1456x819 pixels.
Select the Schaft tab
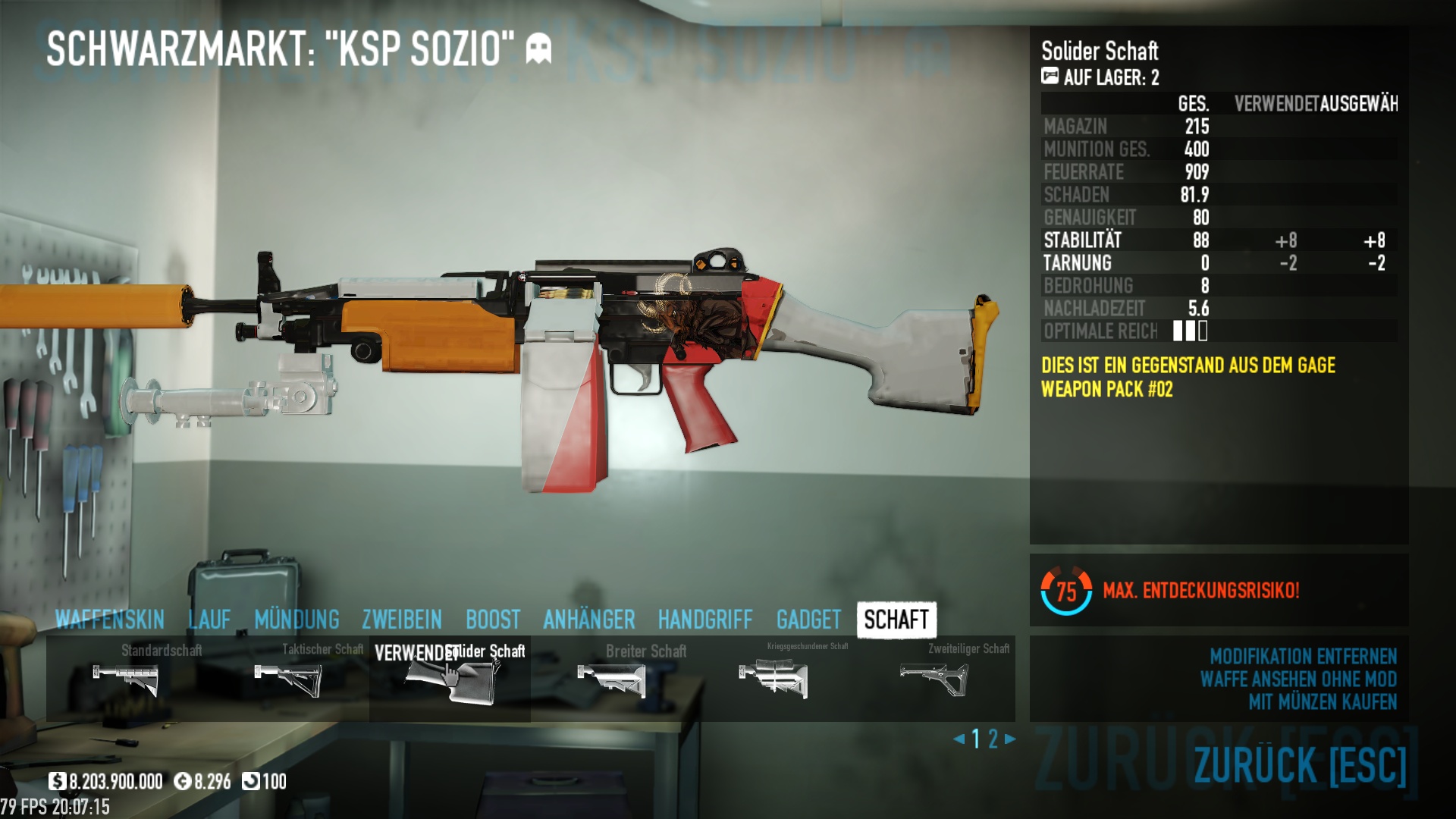(896, 620)
